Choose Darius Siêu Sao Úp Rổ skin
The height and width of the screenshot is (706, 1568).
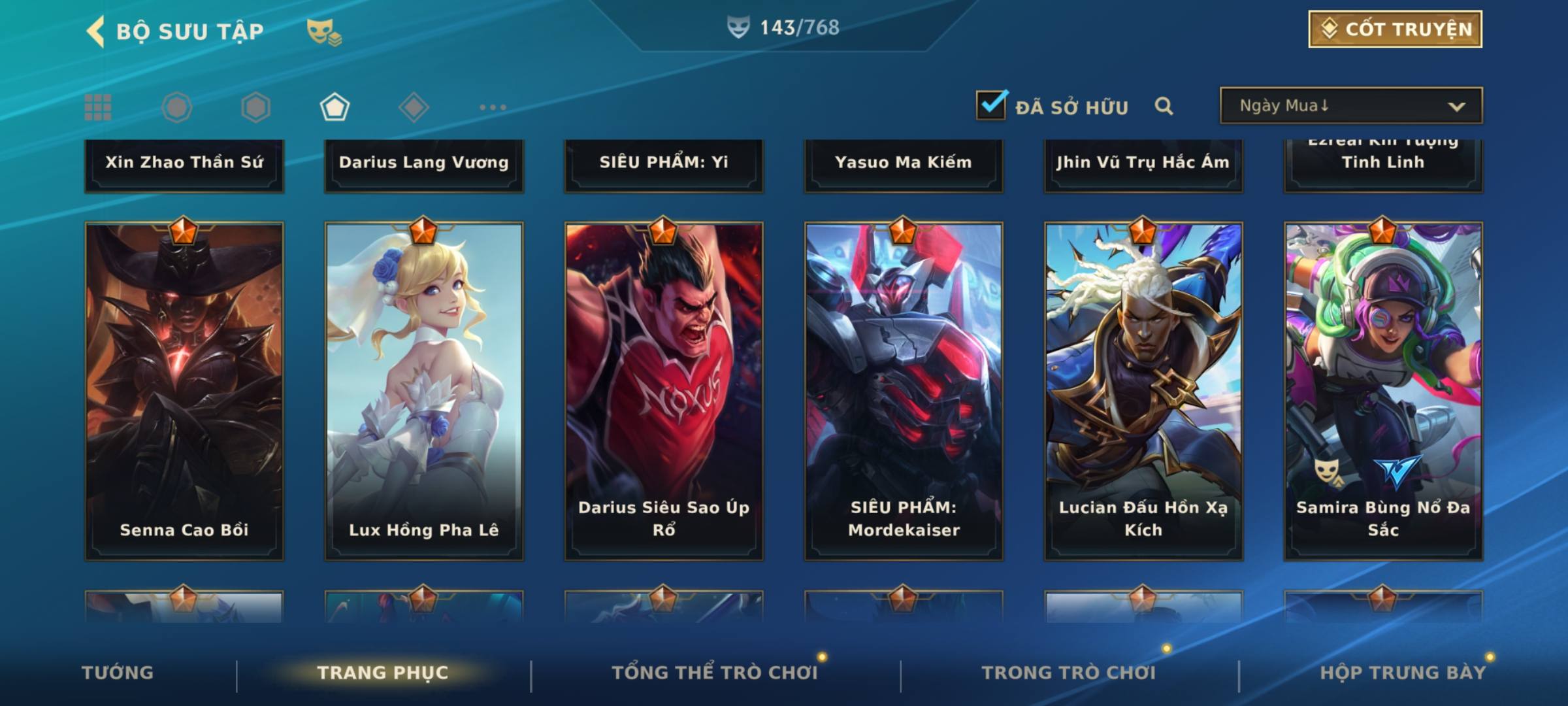(664, 391)
